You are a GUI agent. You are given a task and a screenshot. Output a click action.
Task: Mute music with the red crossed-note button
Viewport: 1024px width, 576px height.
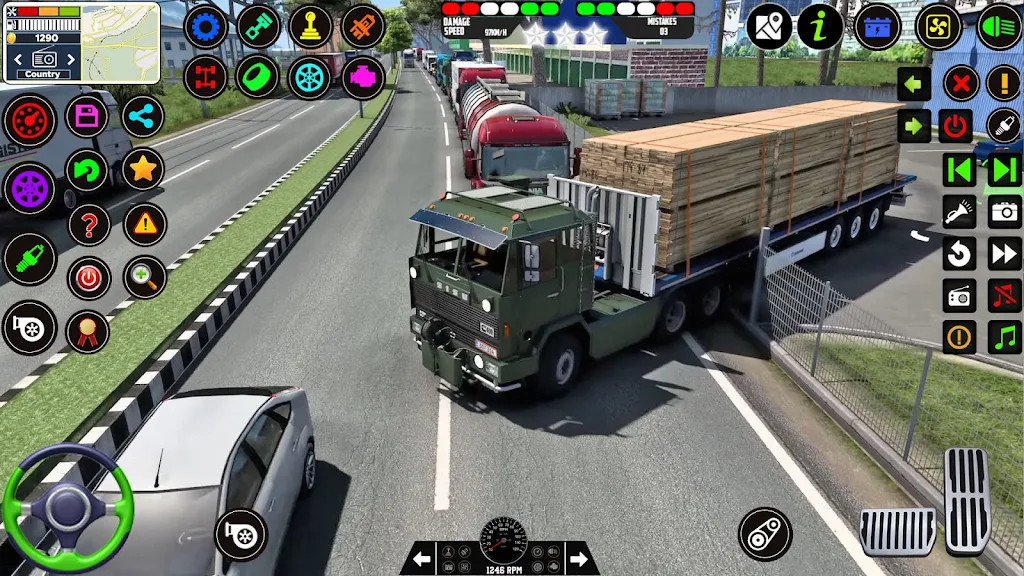1004,296
